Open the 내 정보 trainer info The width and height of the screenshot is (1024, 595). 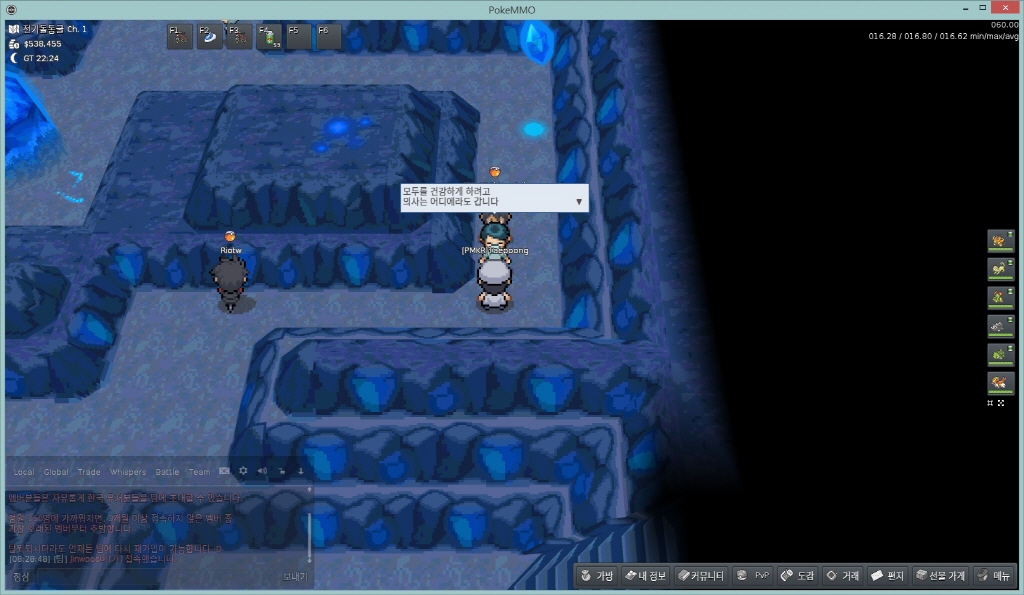(645, 575)
